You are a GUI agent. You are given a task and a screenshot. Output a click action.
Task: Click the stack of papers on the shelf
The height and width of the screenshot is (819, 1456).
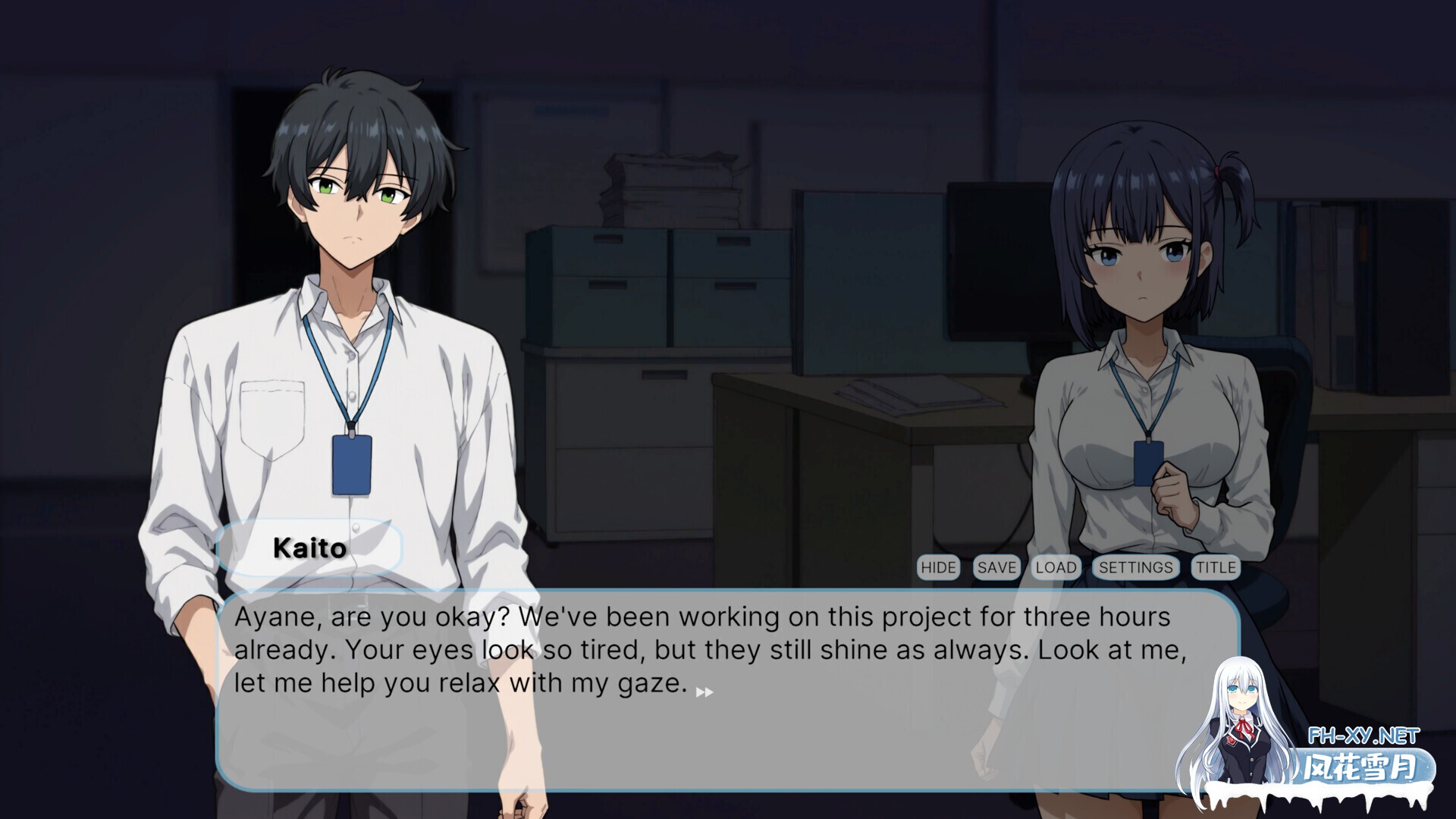click(x=667, y=182)
